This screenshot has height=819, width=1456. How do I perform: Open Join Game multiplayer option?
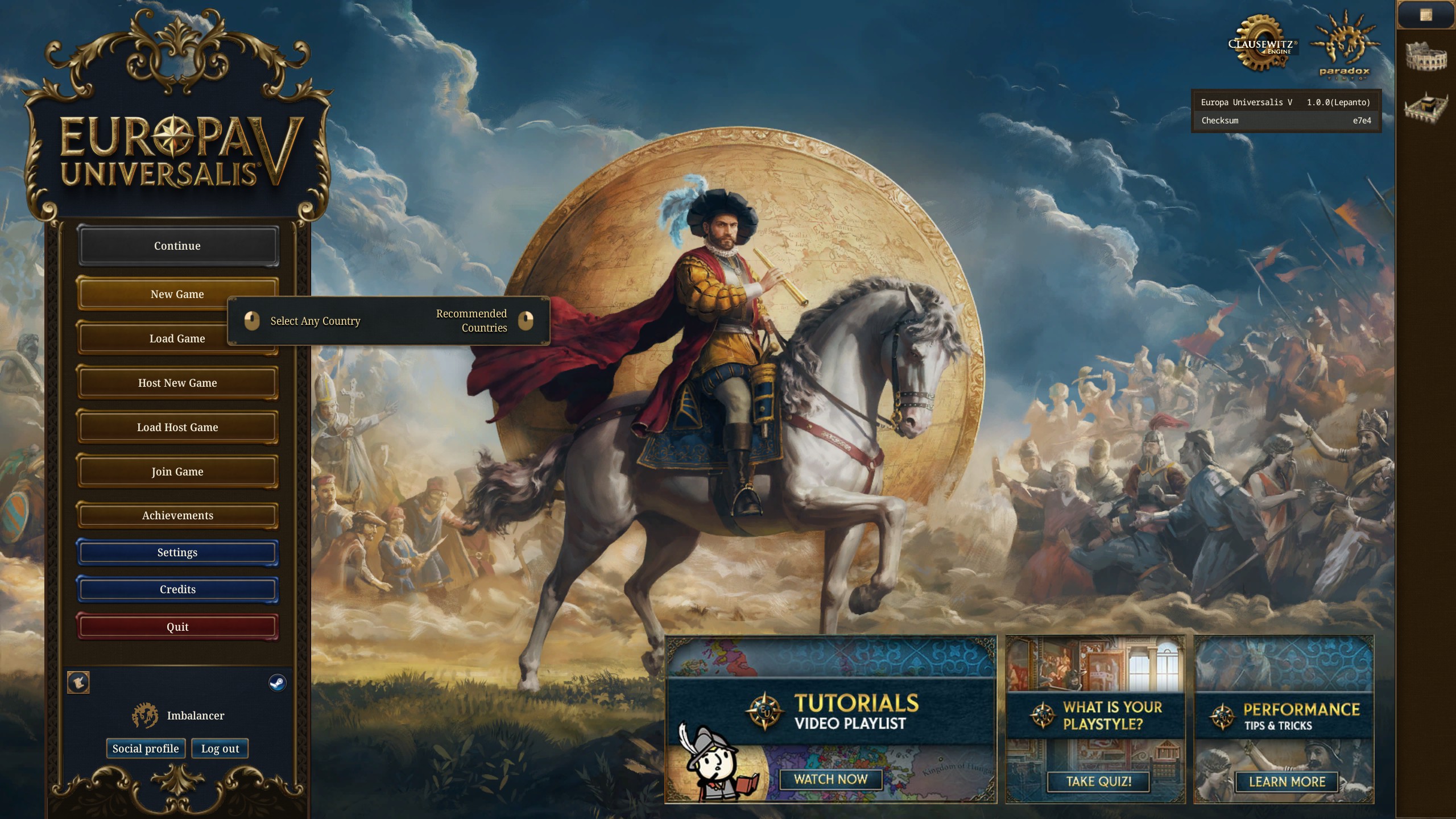coord(177,471)
